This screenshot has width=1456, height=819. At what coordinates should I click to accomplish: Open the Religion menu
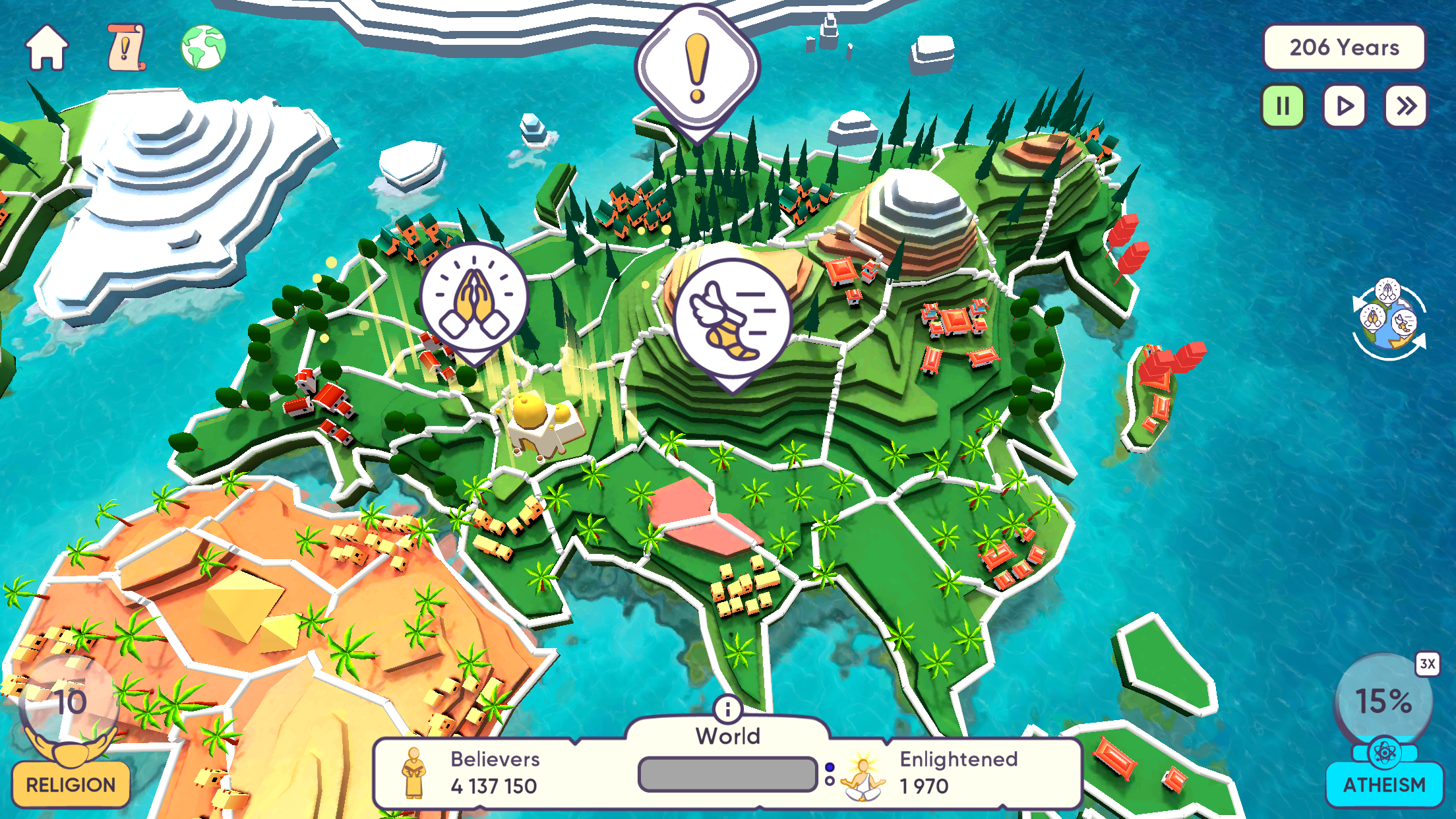(71, 784)
